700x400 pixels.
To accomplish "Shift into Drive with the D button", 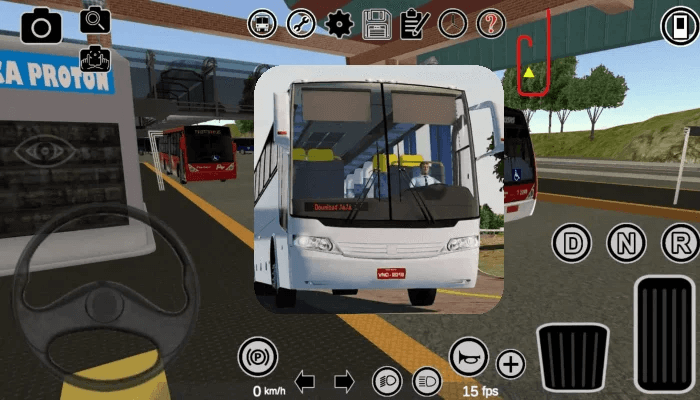I will tap(572, 242).
